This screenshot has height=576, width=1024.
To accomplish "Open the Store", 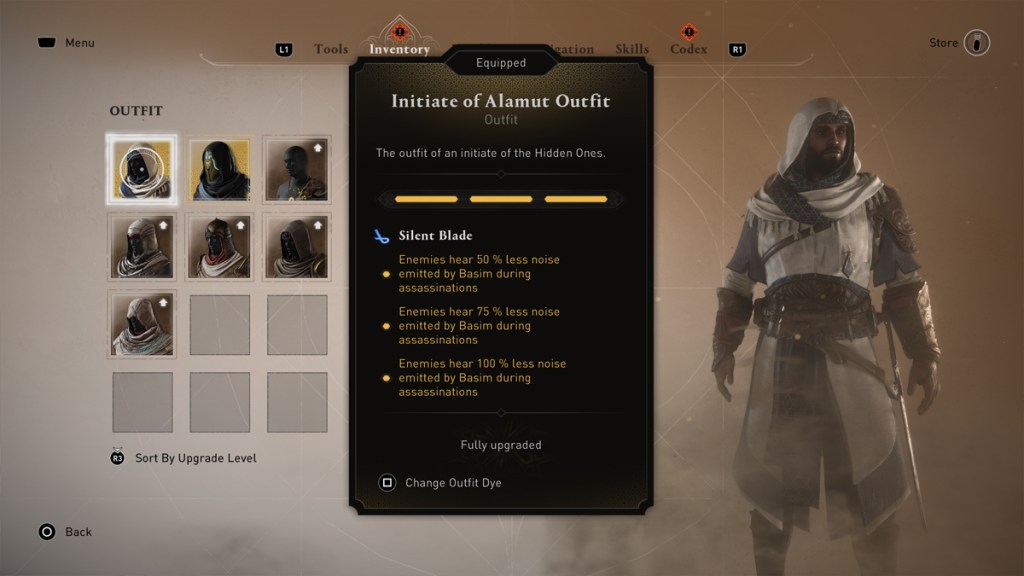I will pyautogui.click(x=960, y=43).
